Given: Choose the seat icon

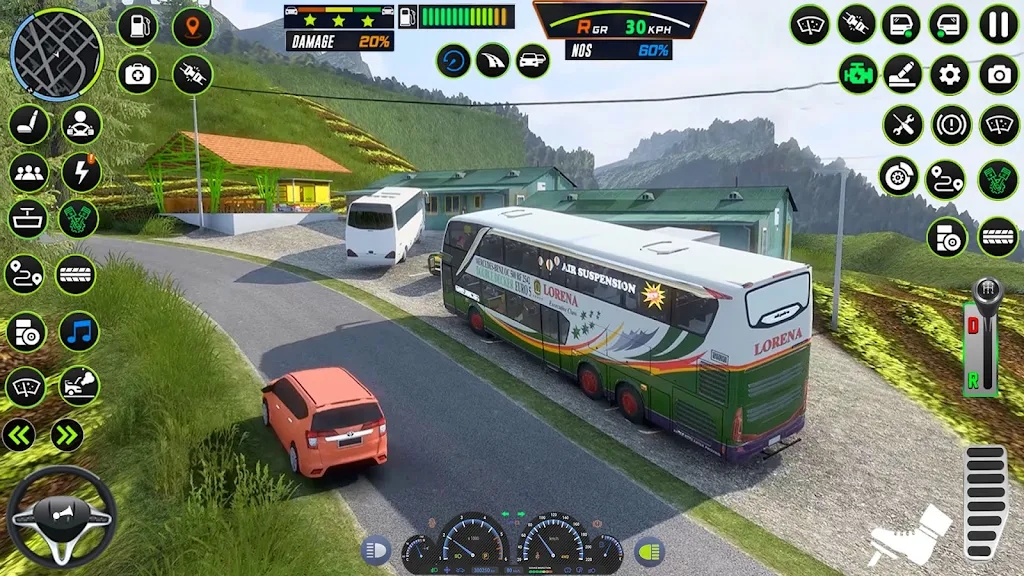Looking at the screenshot, I should 28,125.
